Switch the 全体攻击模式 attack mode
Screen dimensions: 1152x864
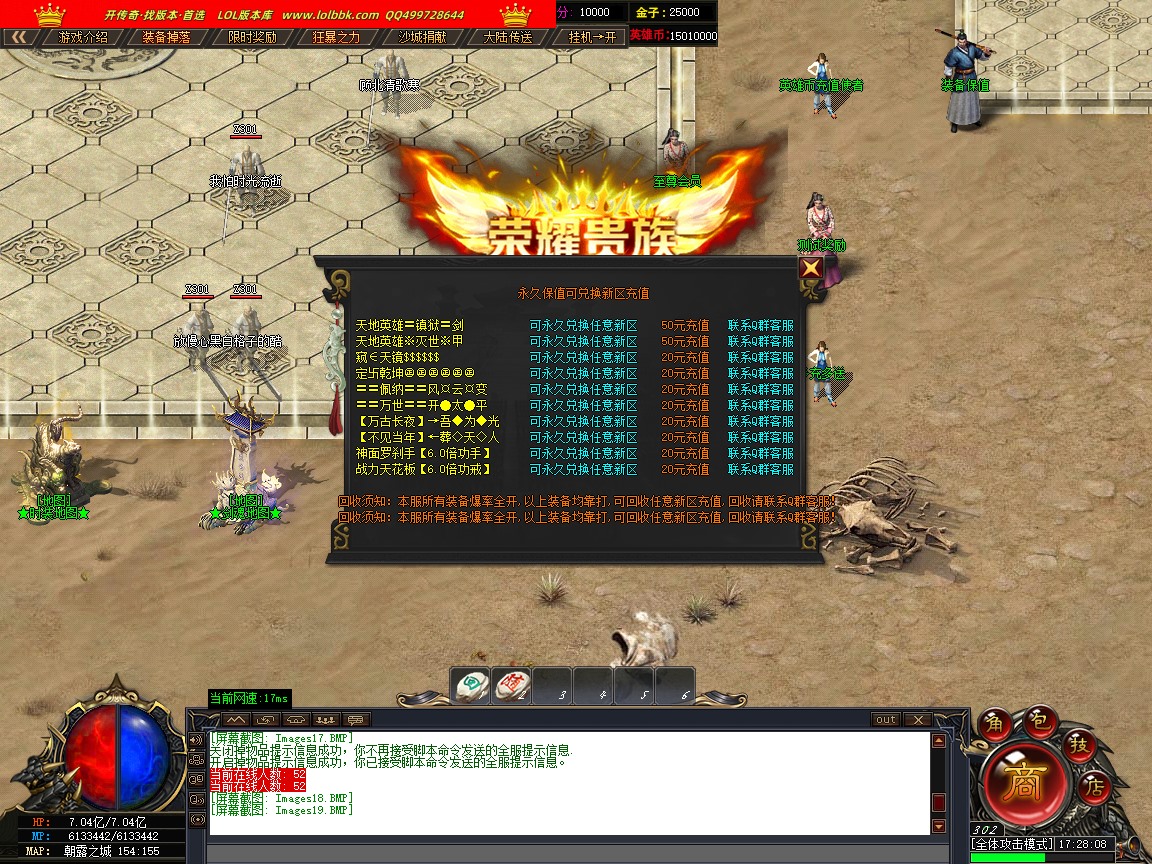point(1012,844)
